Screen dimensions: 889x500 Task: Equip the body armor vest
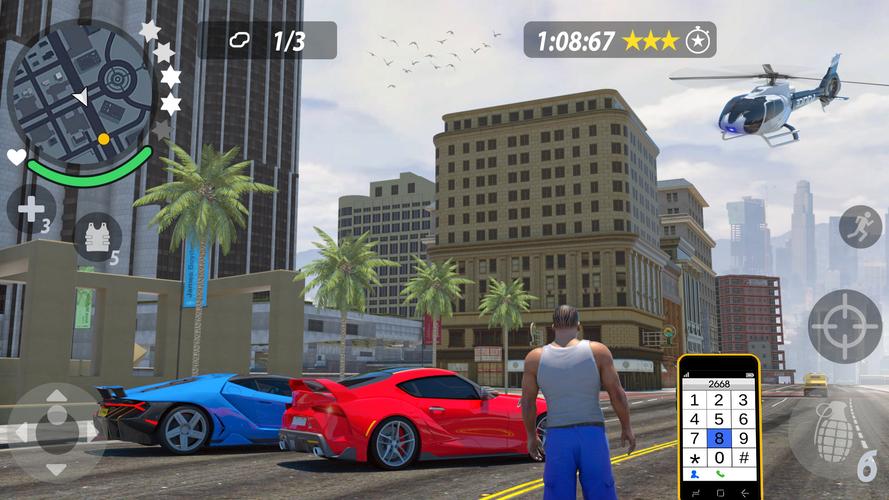tap(97, 237)
